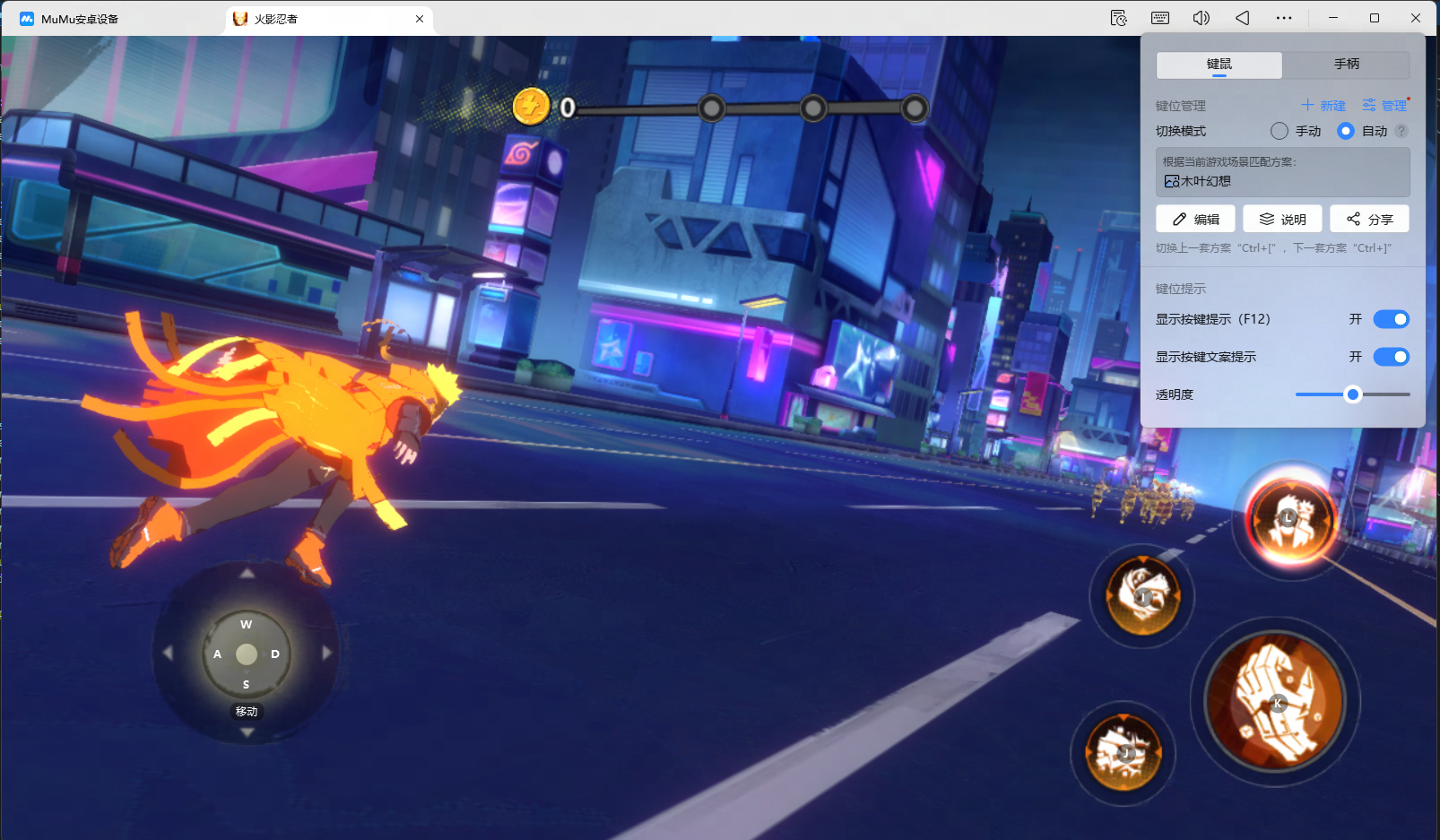Use the skill button marked I
This screenshot has height=840, width=1440.
click(1142, 594)
